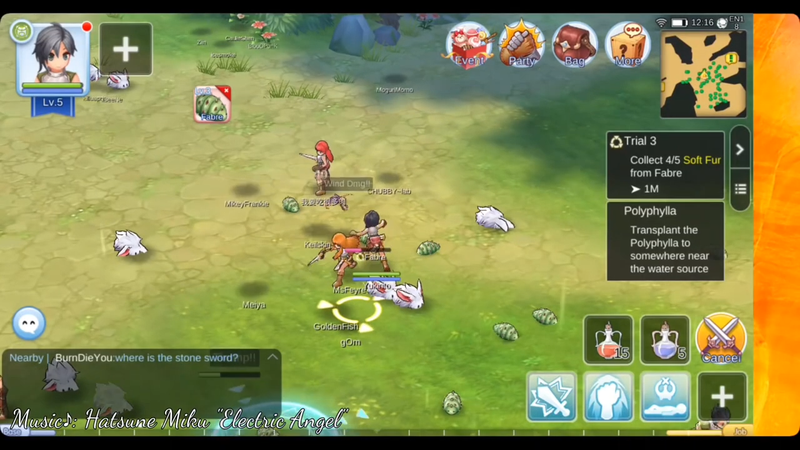
Task: Select the Trial 3 quest tracker
Action: tap(665, 165)
